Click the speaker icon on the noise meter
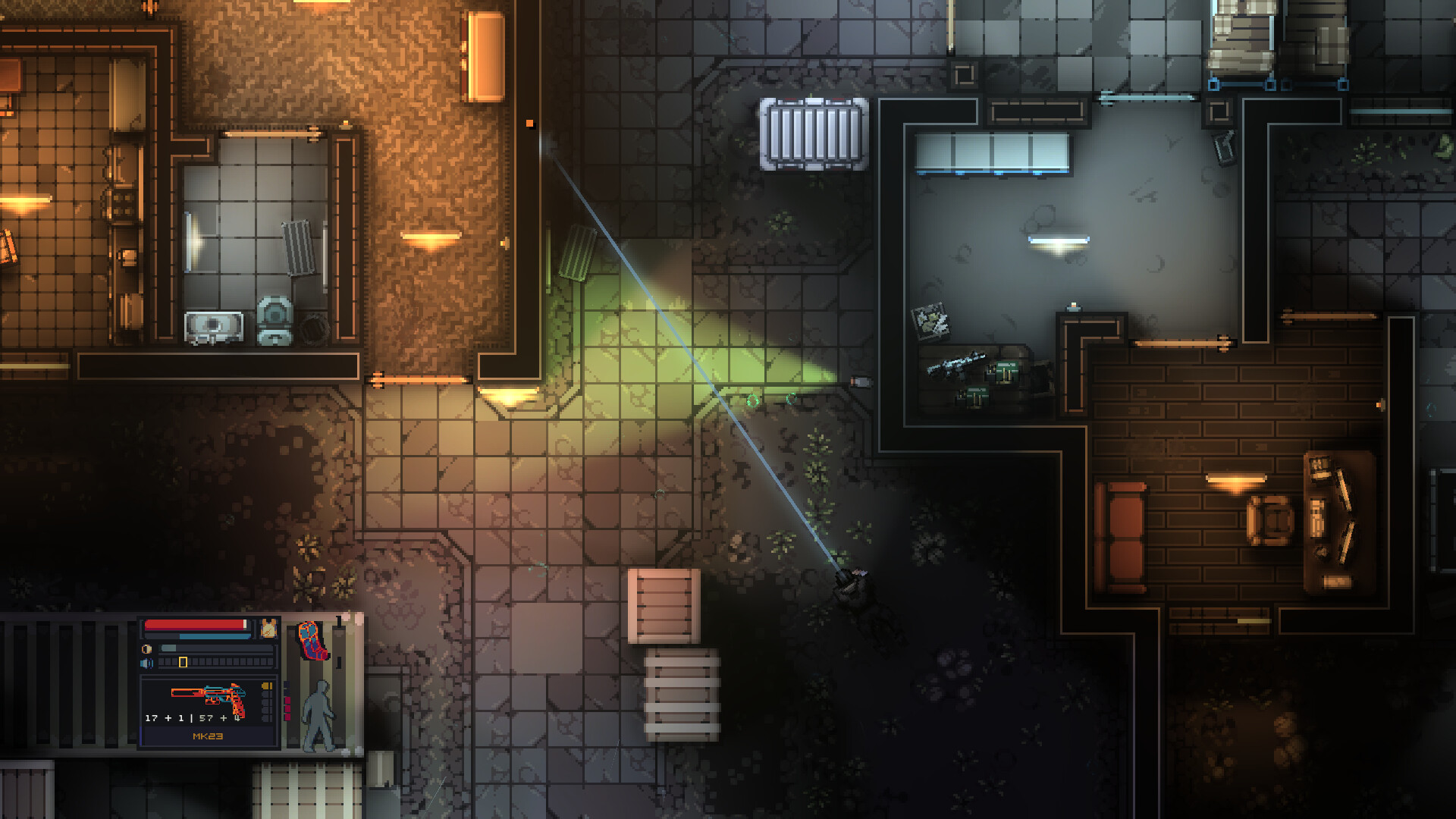The height and width of the screenshot is (819, 1456). click(146, 663)
